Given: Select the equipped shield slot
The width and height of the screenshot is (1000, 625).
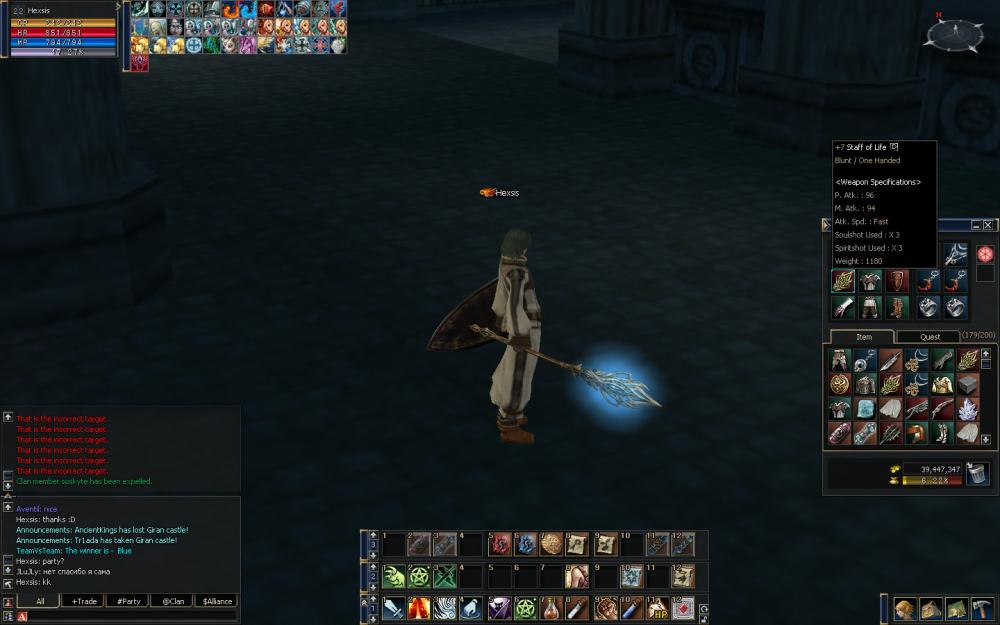Looking at the screenshot, I should (x=895, y=281).
